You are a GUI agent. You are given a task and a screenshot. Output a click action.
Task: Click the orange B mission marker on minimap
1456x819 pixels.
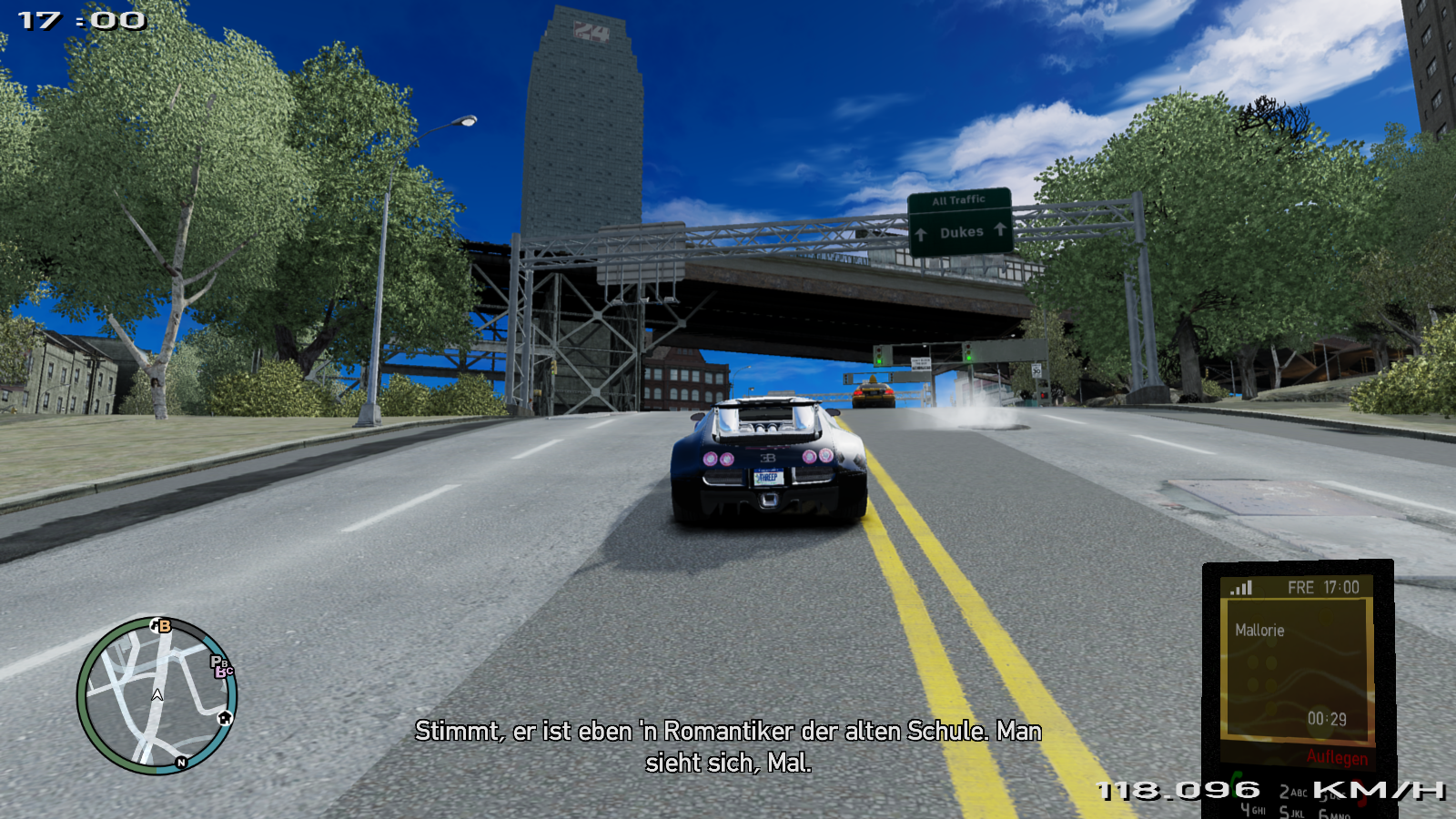164,625
